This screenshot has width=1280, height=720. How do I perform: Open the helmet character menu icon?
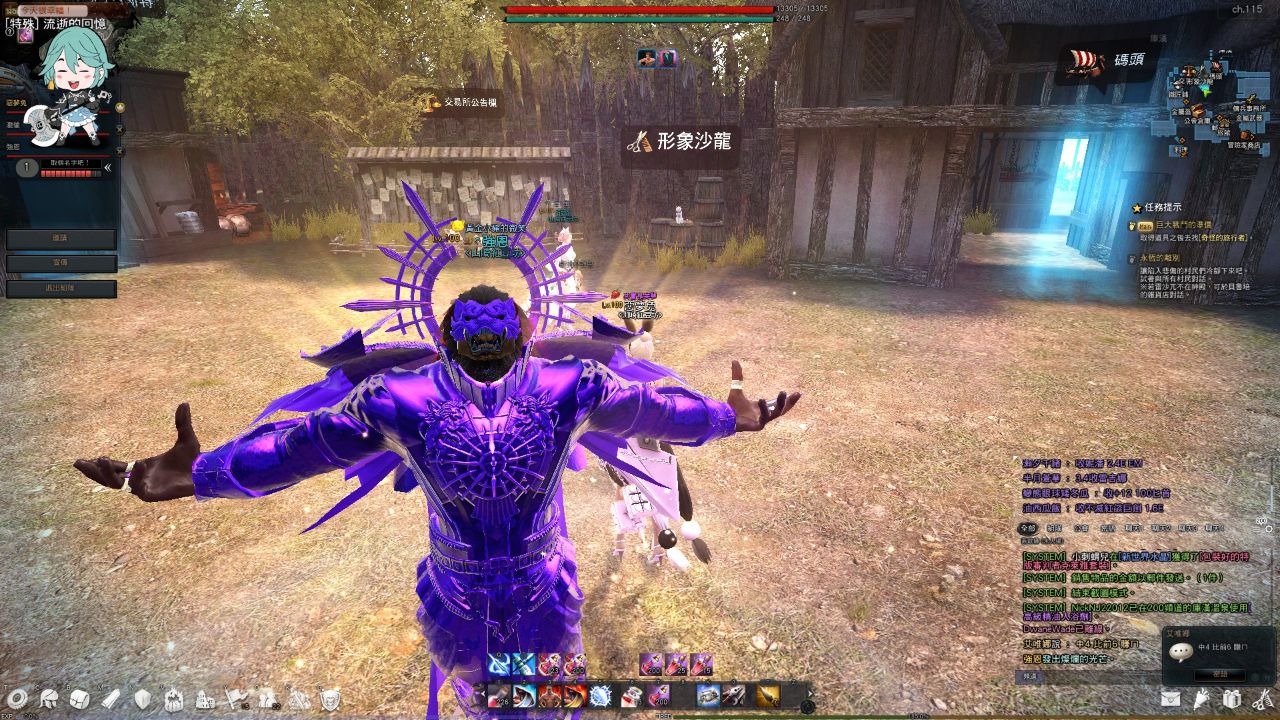tap(48, 698)
